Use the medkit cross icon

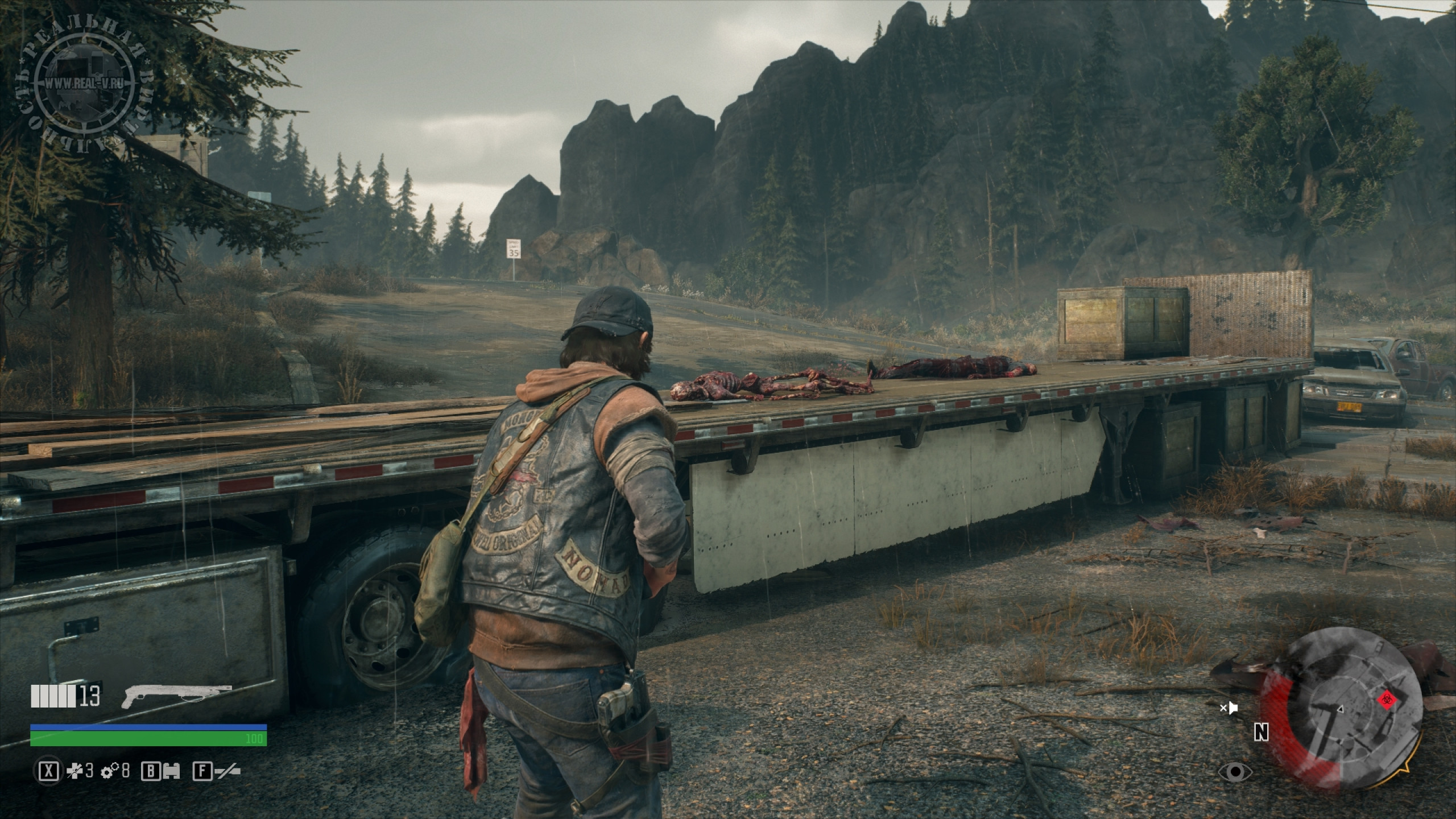coord(75,771)
